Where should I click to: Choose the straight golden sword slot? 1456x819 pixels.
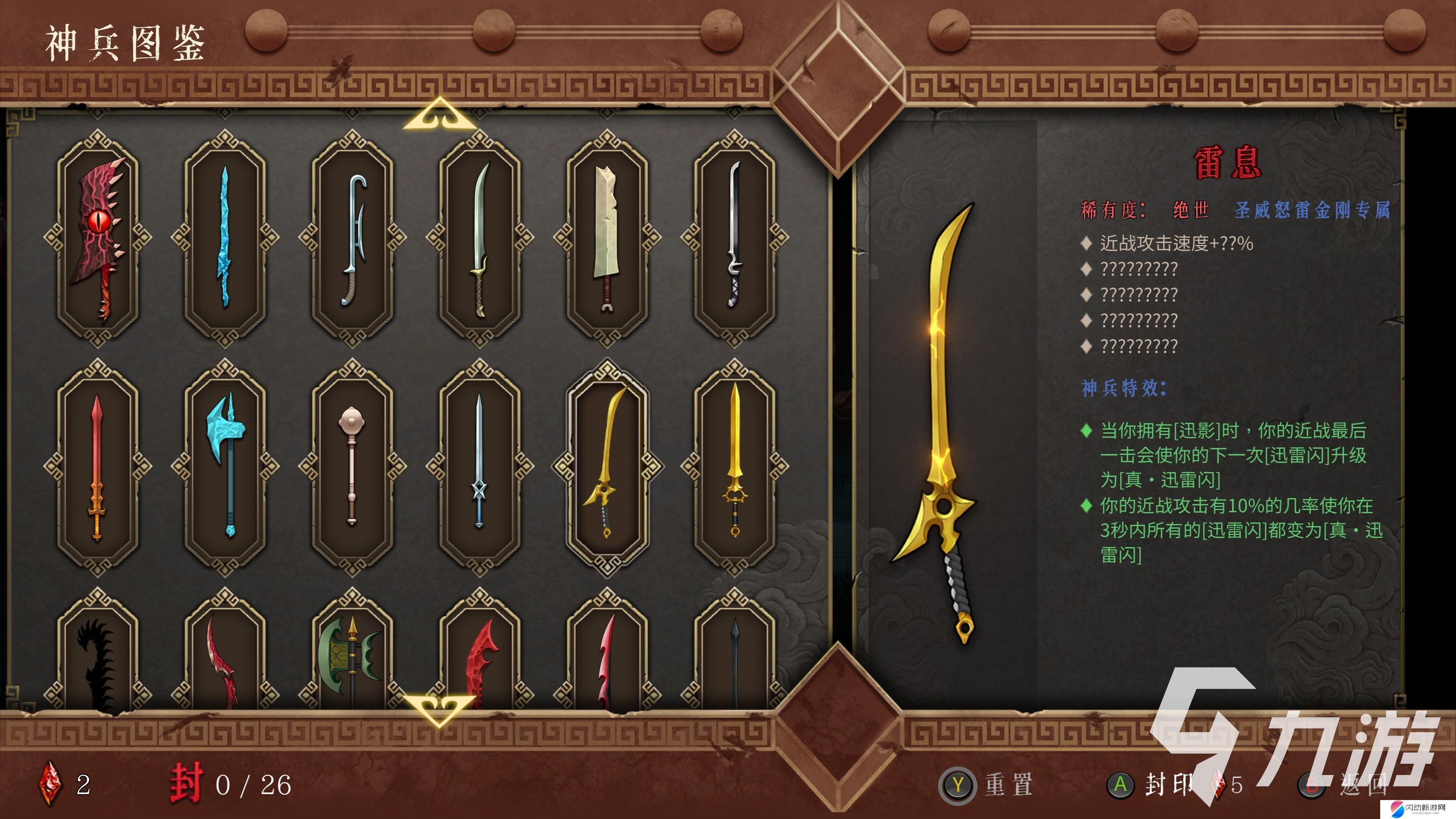[x=734, y=467]
